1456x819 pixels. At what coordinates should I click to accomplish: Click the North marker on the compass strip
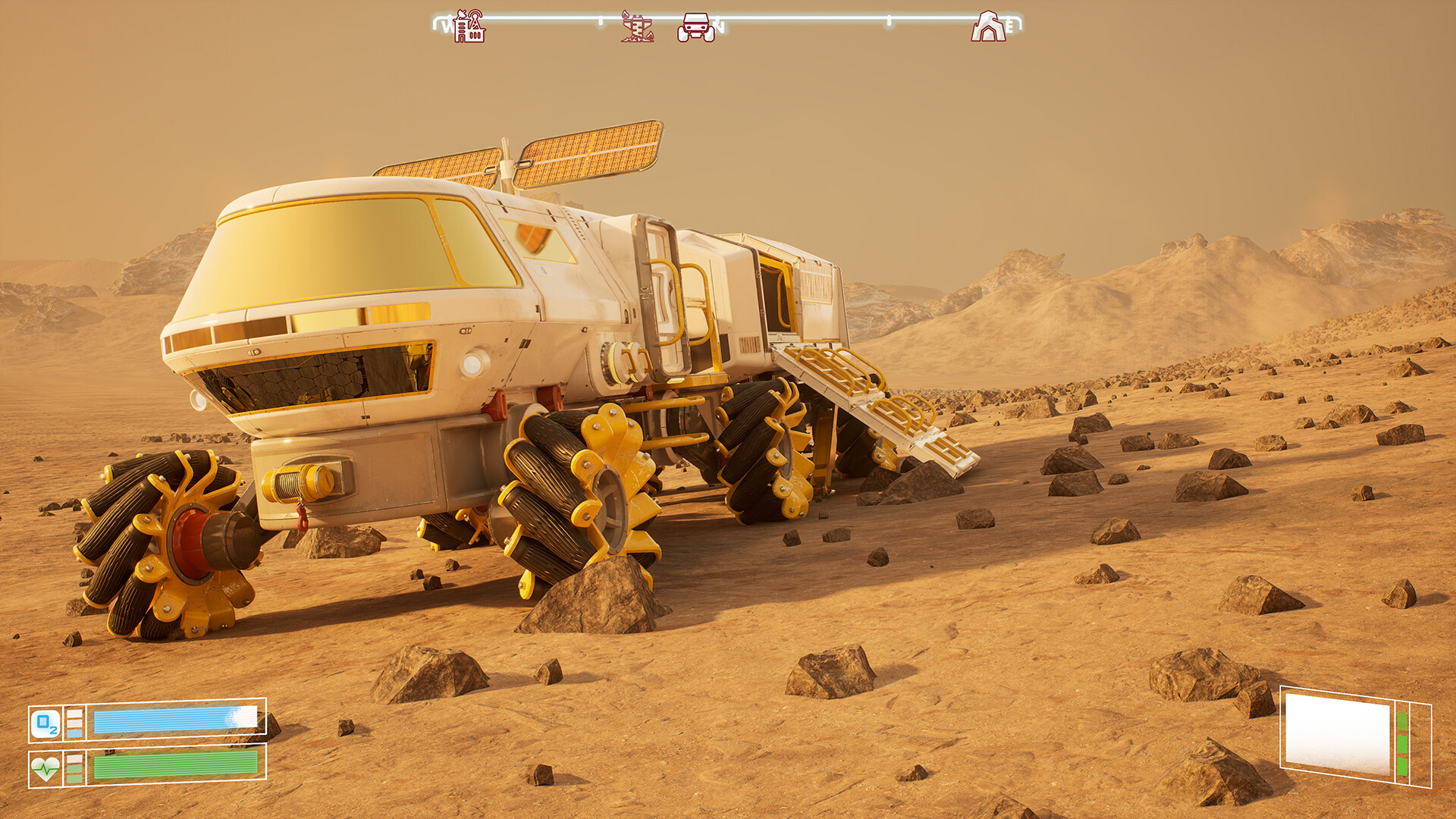720,25
